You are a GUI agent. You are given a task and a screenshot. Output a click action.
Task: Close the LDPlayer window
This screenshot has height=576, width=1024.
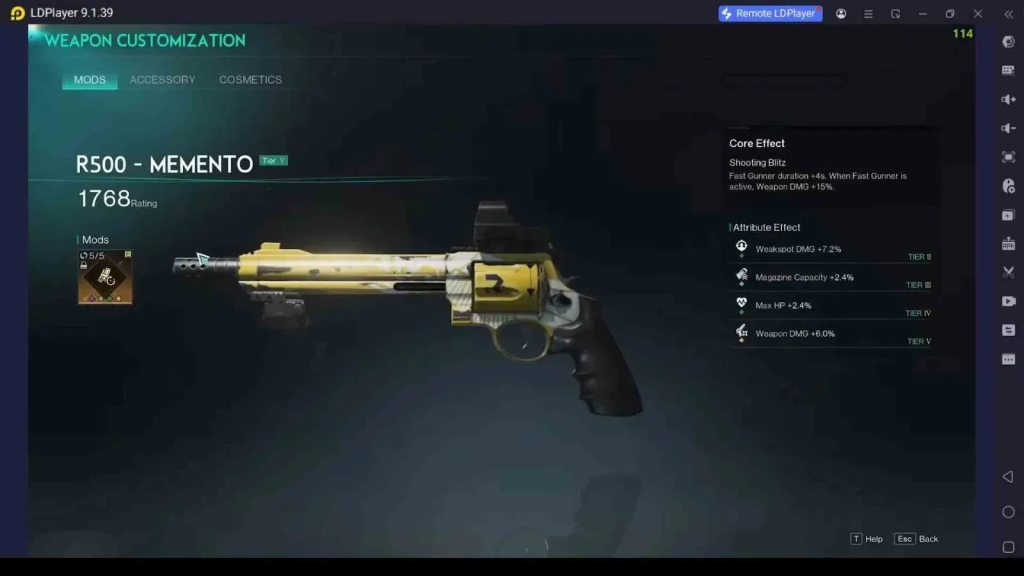978,14
